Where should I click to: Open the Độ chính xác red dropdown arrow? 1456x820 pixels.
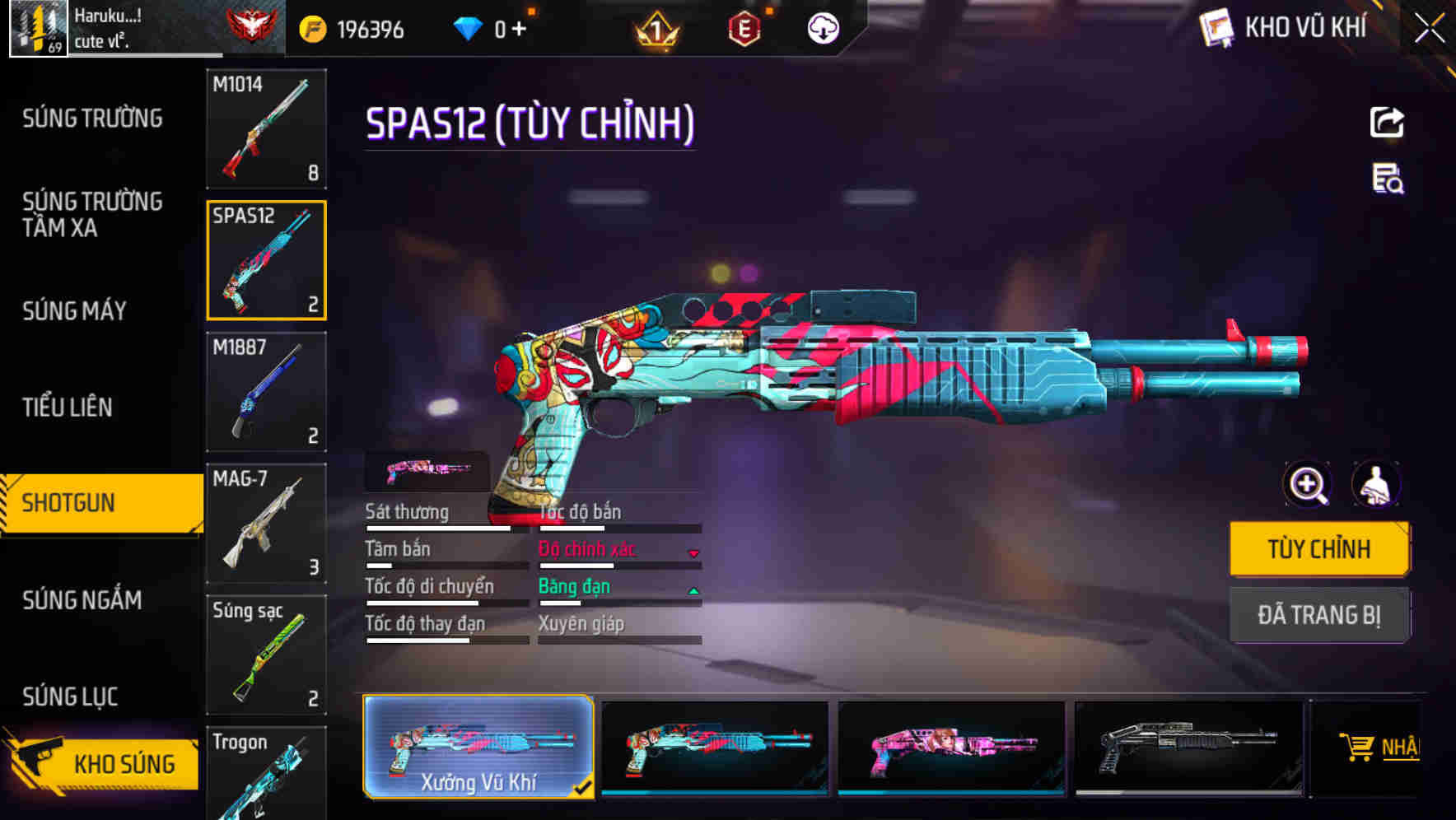(x=694, y=552)
